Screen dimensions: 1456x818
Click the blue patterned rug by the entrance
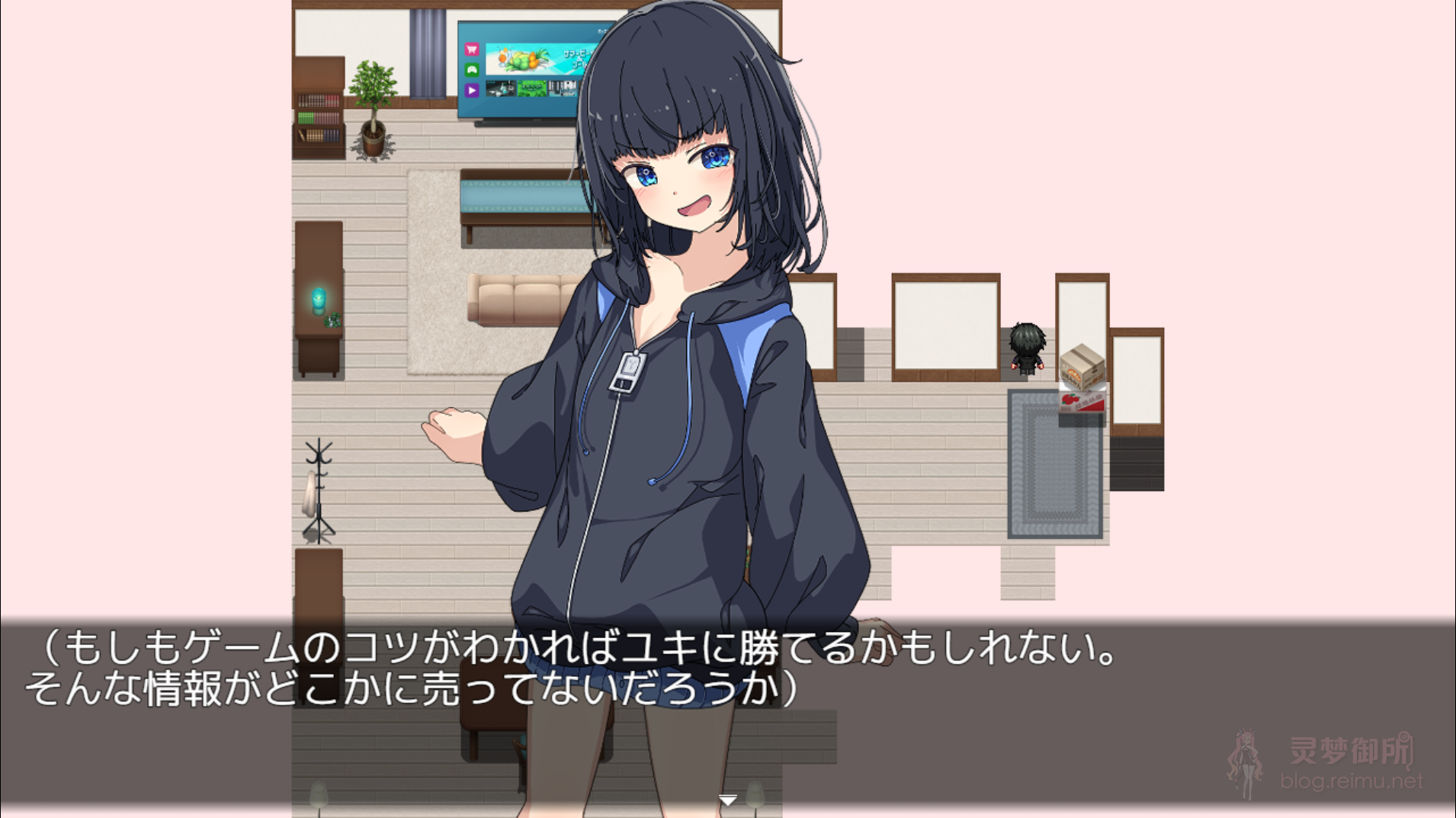coord(1054,469)
